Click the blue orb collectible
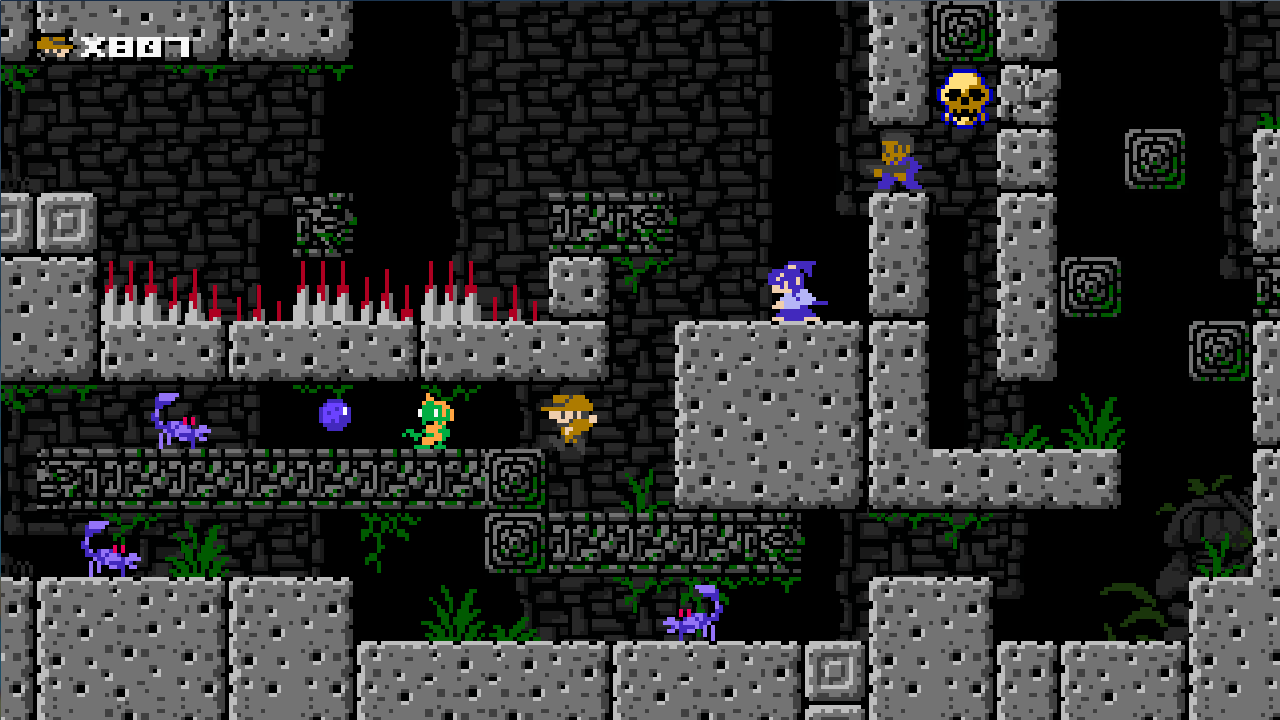The height and width of the screenshot is (720, 1280). click(335, 414)
